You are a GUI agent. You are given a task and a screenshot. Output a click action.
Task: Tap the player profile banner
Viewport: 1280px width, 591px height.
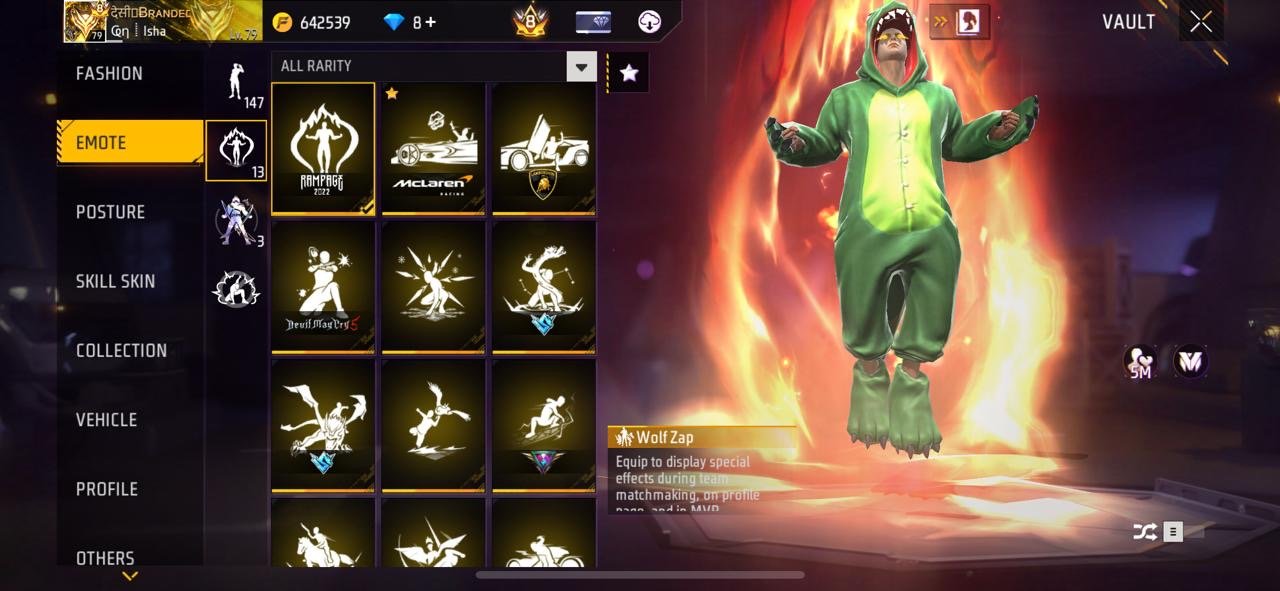coord(162,21)
